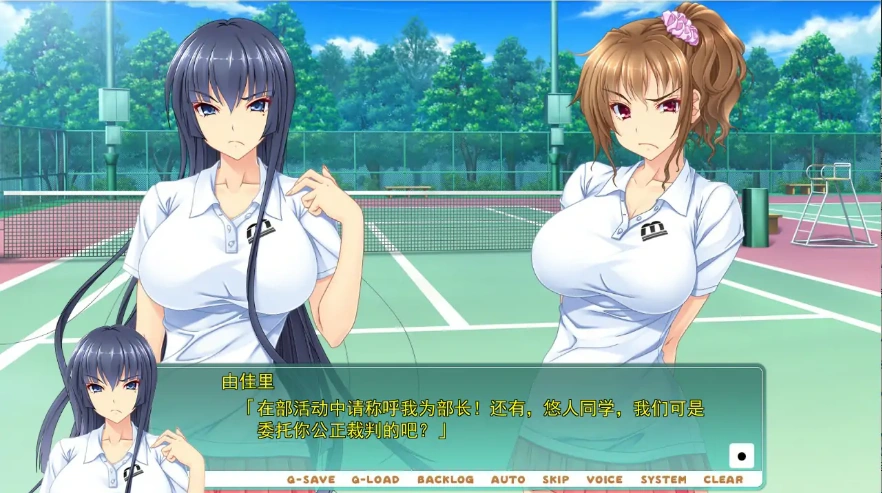Open the SYSTEM menu
The image size is (882, 493).
[x=663, y=480]
